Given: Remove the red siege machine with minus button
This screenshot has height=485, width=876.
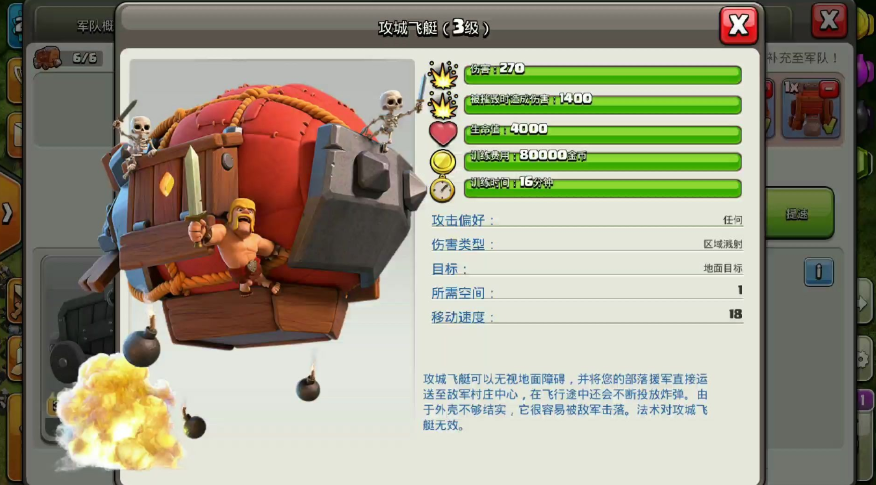Looking at the screenshot, I should (828, 90).
